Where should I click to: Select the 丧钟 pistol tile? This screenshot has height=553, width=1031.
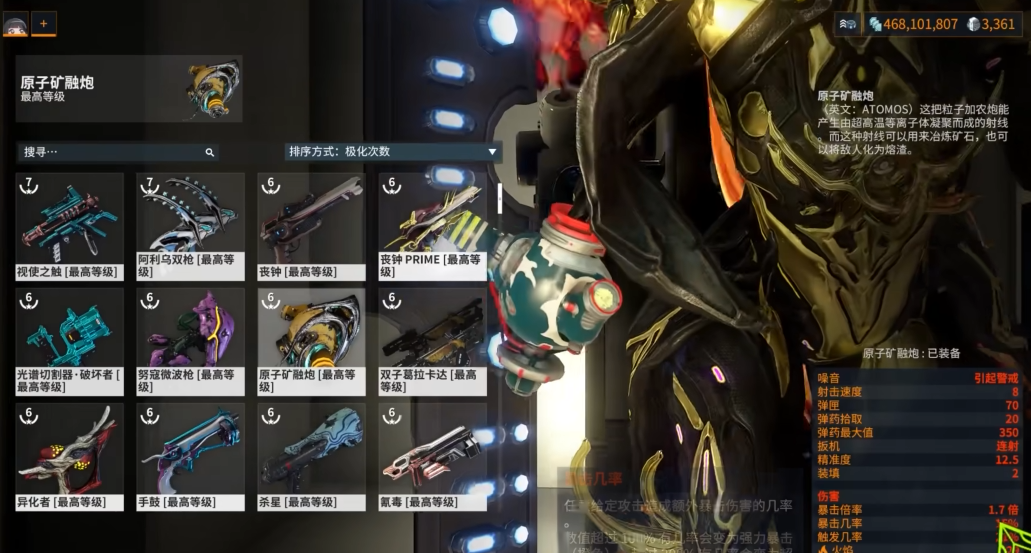[x=310, y=226]
